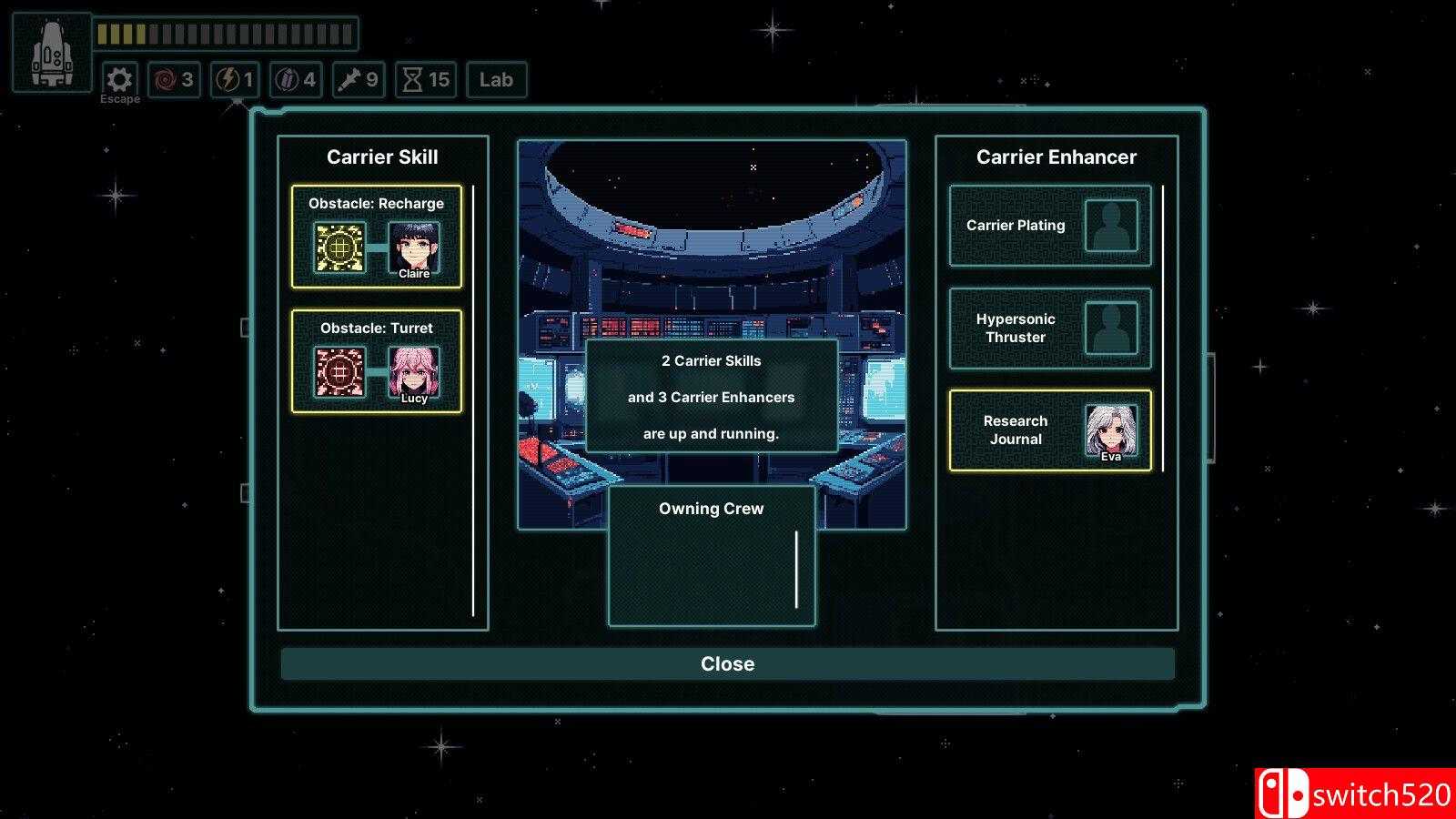Image resolution: width=1456 pixels, height=819 pixels.
Task: Click Lucy's crew portrait
Action: pyautogui.click(x=414, y=372)
